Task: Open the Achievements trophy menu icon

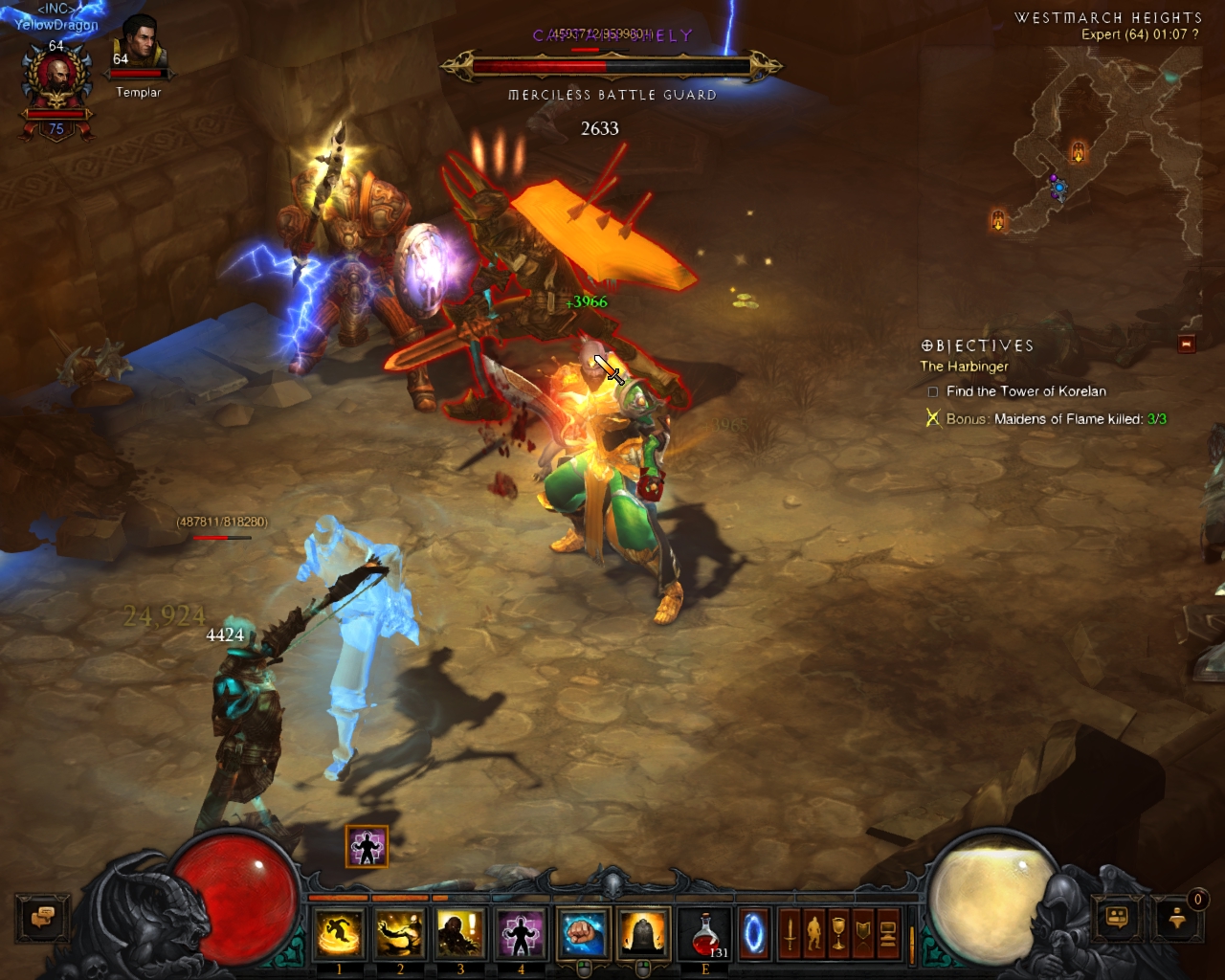Action: pos(838,933)
